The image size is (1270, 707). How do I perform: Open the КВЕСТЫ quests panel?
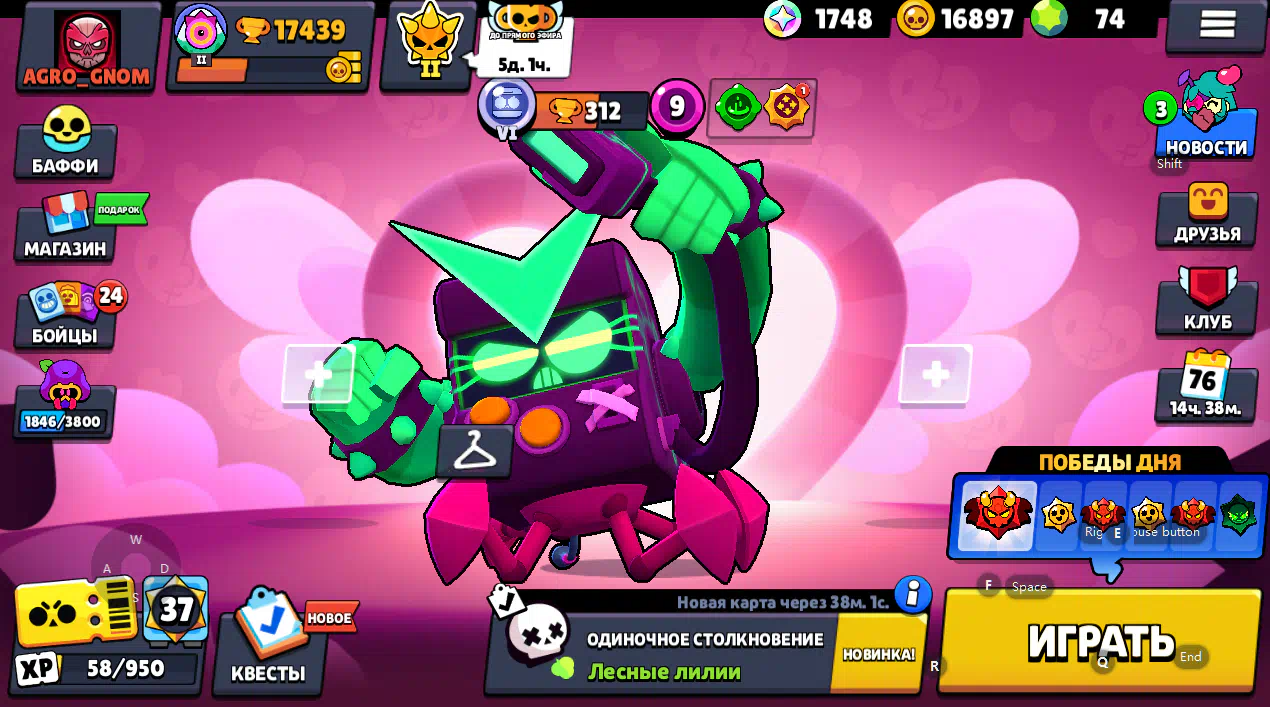[x=268, y=640]
